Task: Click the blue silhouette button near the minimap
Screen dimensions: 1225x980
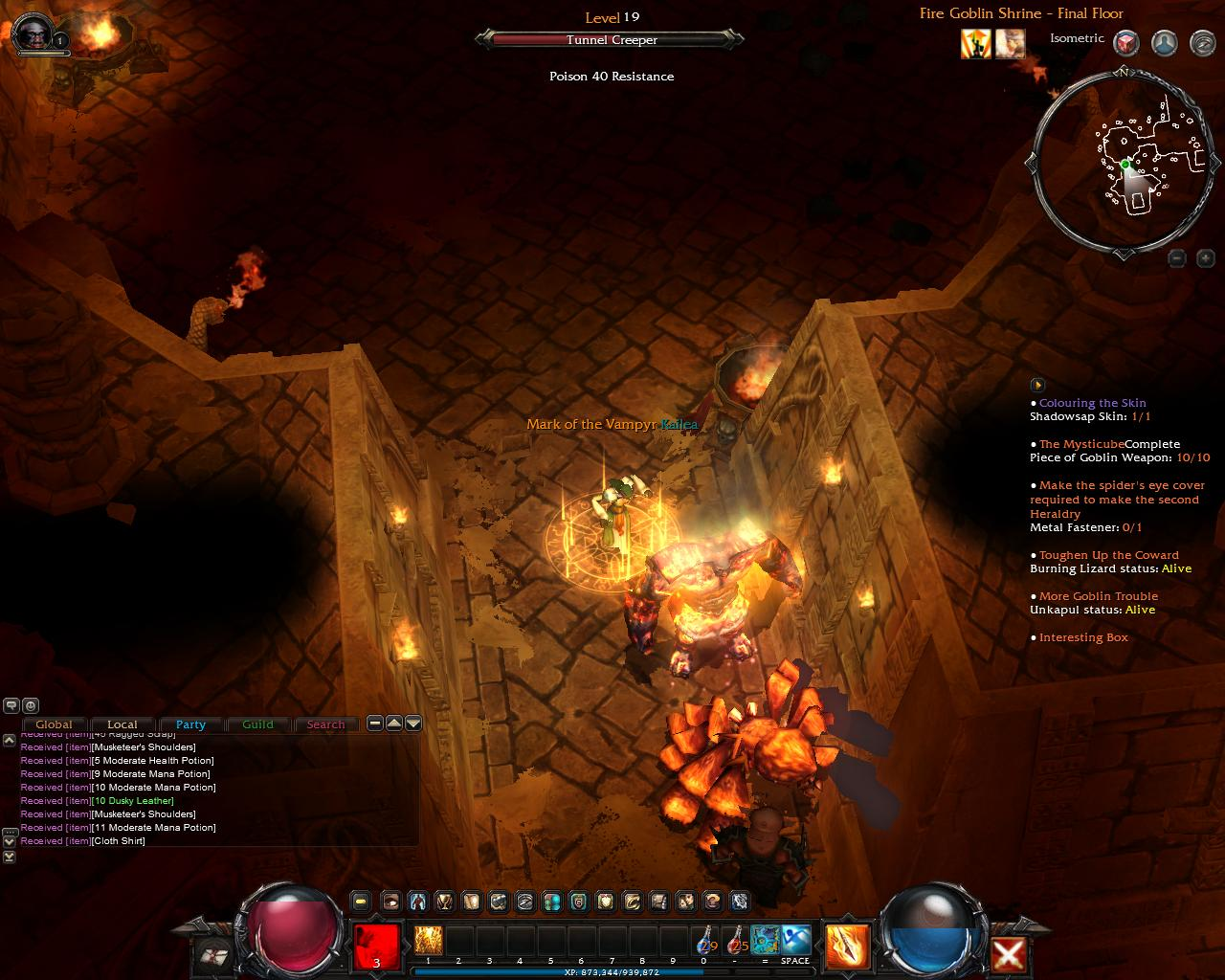Action: coord(1164,43)
